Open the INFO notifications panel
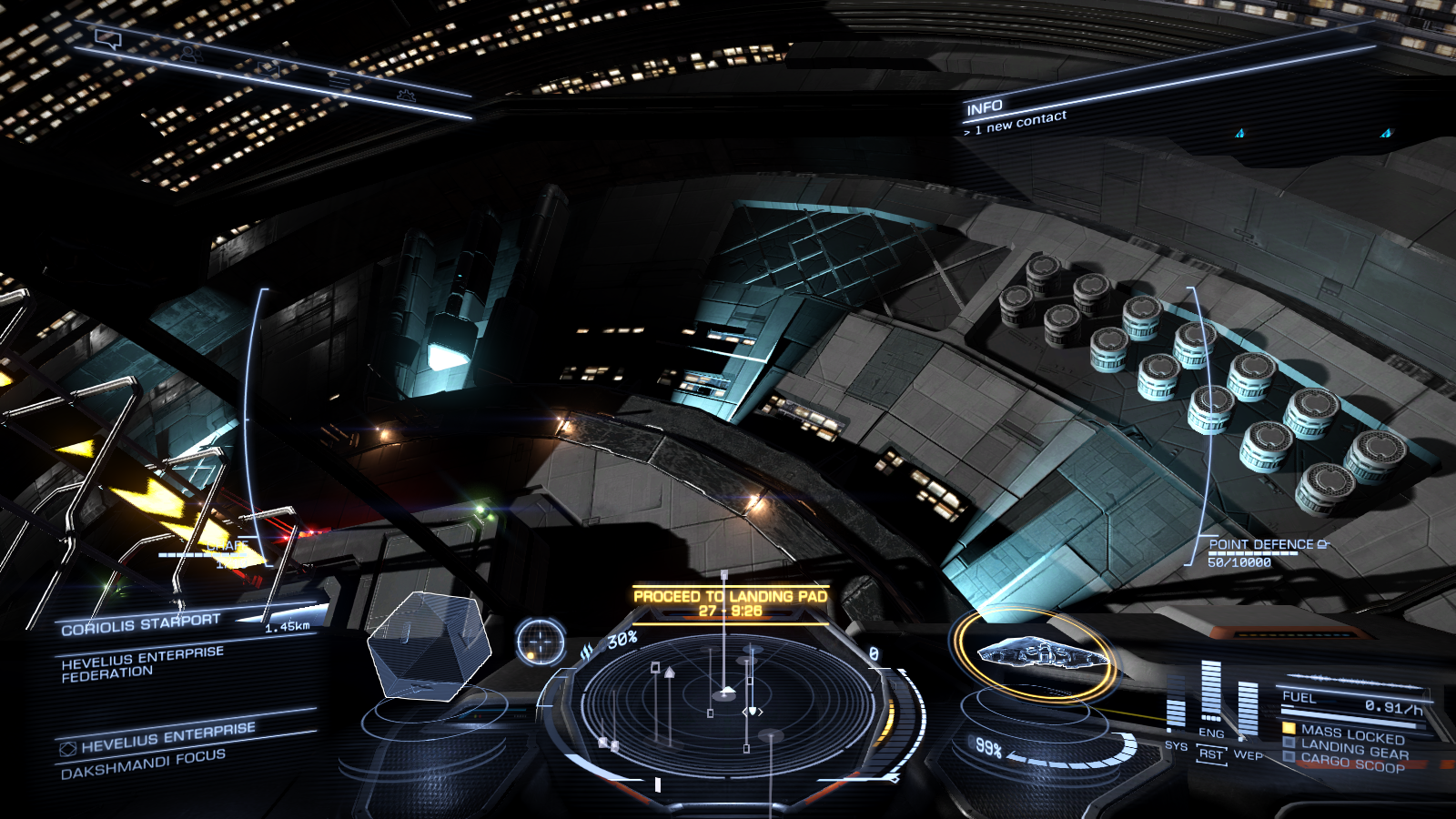 (985, 108)
